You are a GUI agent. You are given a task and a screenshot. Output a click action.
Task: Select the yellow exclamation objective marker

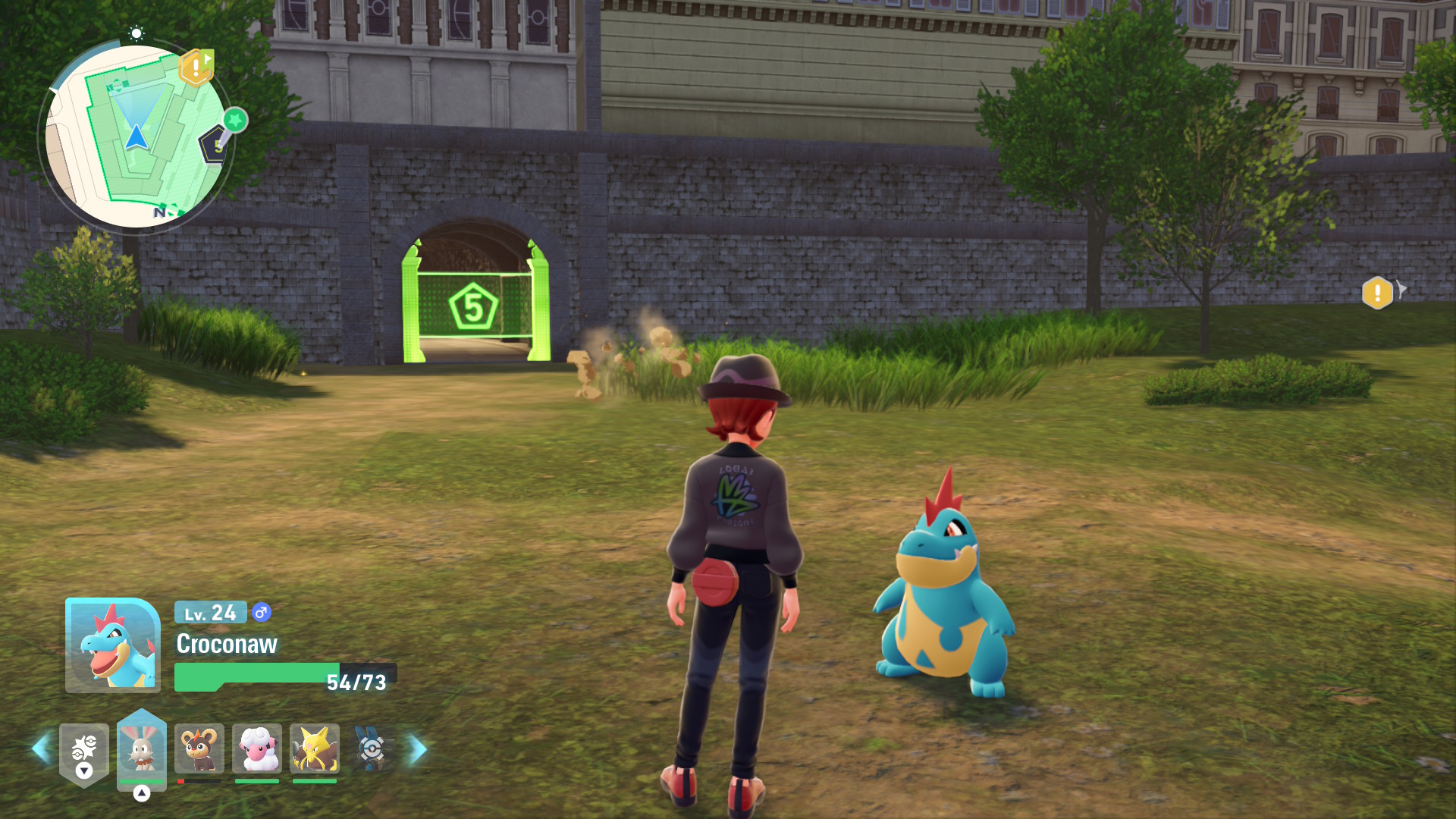tap(1377, 293)
